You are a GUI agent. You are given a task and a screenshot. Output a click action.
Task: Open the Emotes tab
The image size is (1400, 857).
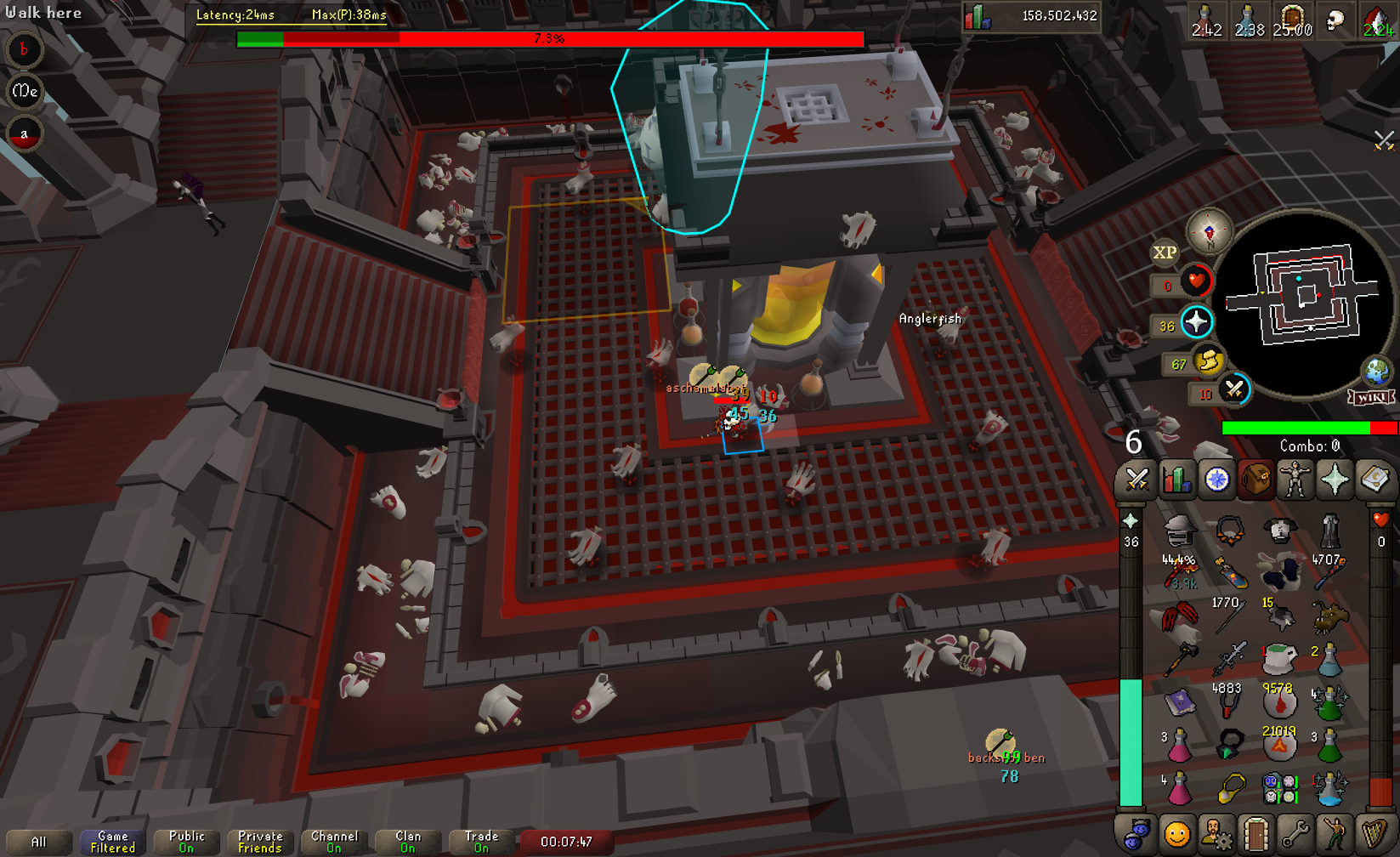point(1335,834)
